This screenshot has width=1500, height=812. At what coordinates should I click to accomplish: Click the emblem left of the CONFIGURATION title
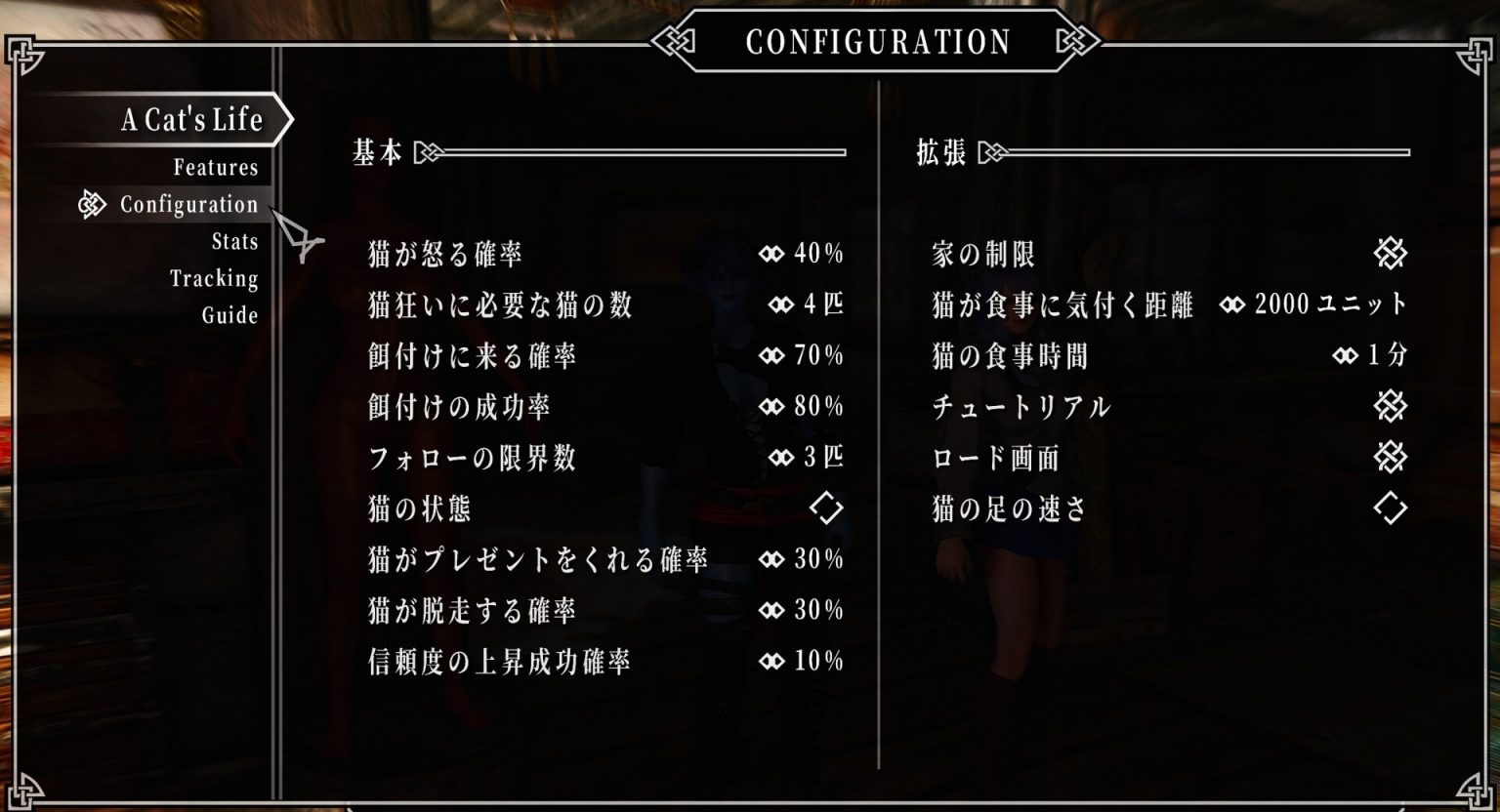(x=673, y=42)
